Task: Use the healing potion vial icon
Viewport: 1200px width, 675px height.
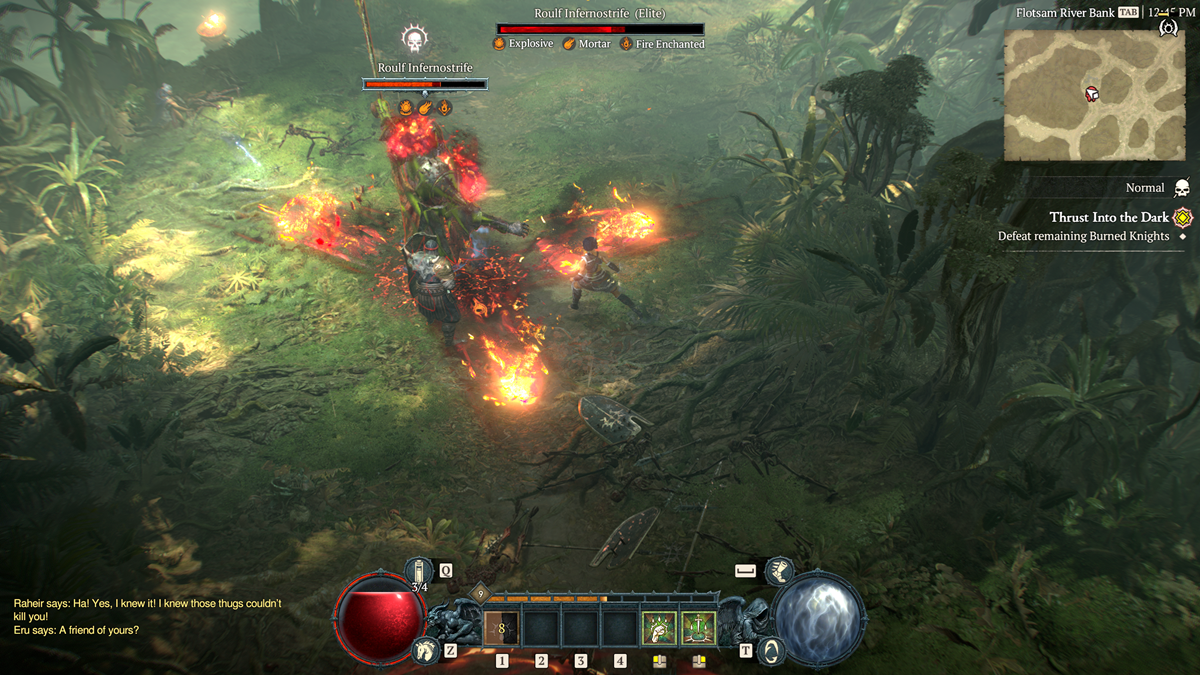Action: (421, 573)
